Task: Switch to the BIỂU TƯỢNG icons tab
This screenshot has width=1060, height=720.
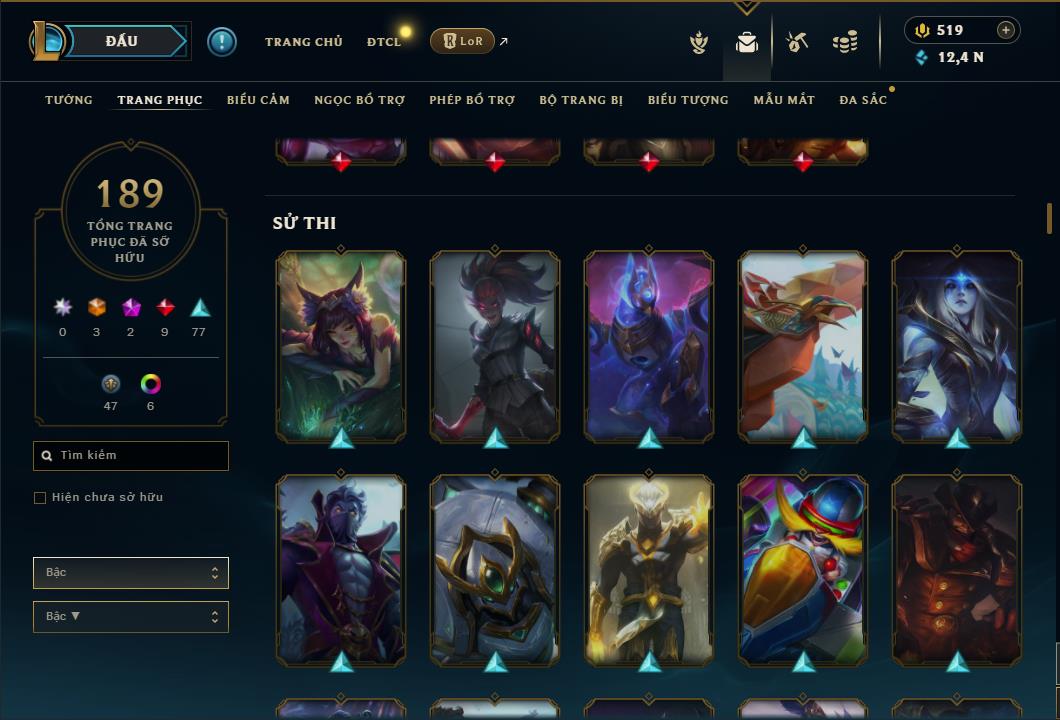Action: coord(688,100)
